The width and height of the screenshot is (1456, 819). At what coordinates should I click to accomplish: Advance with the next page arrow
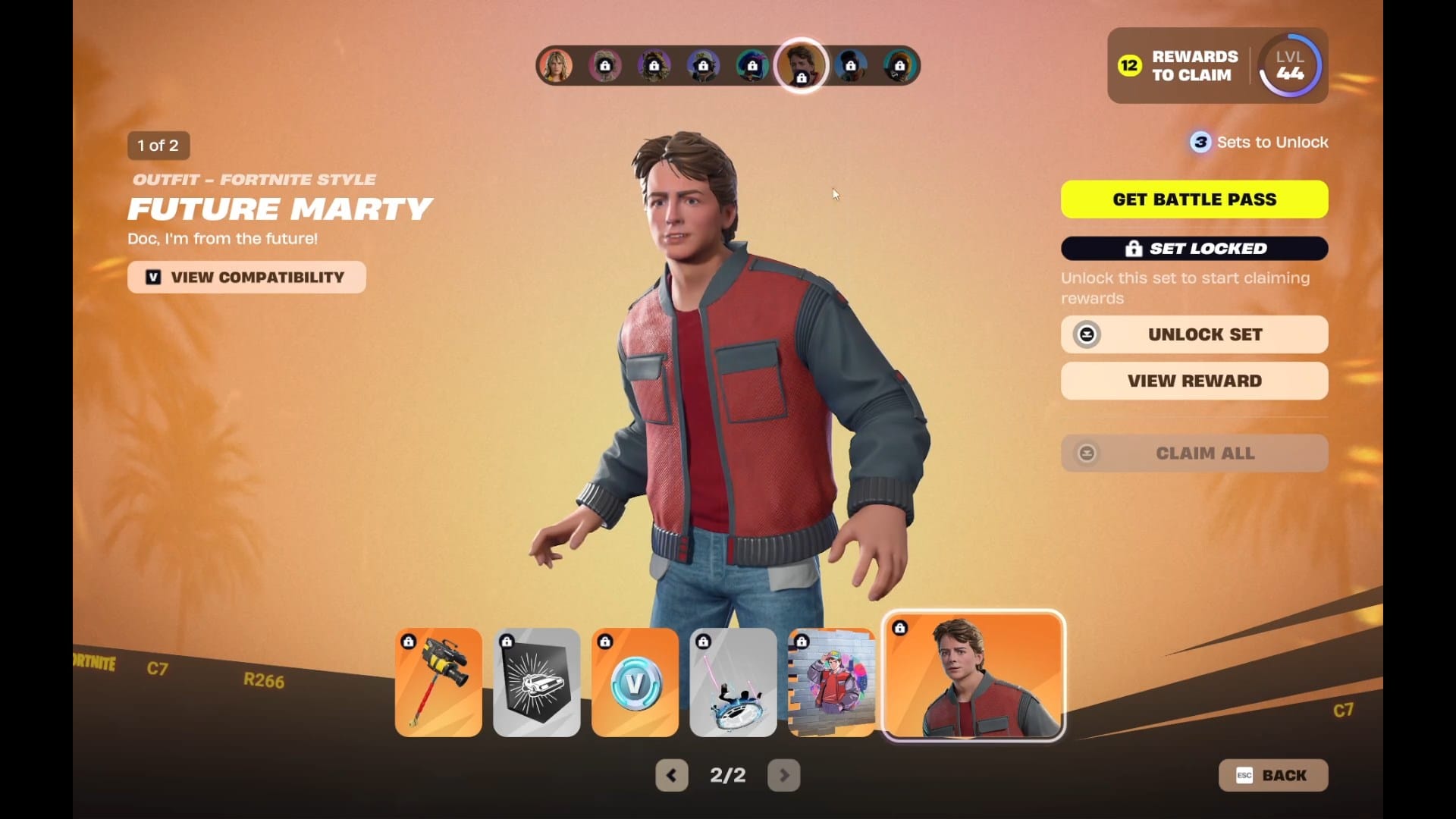pos(783,775)
